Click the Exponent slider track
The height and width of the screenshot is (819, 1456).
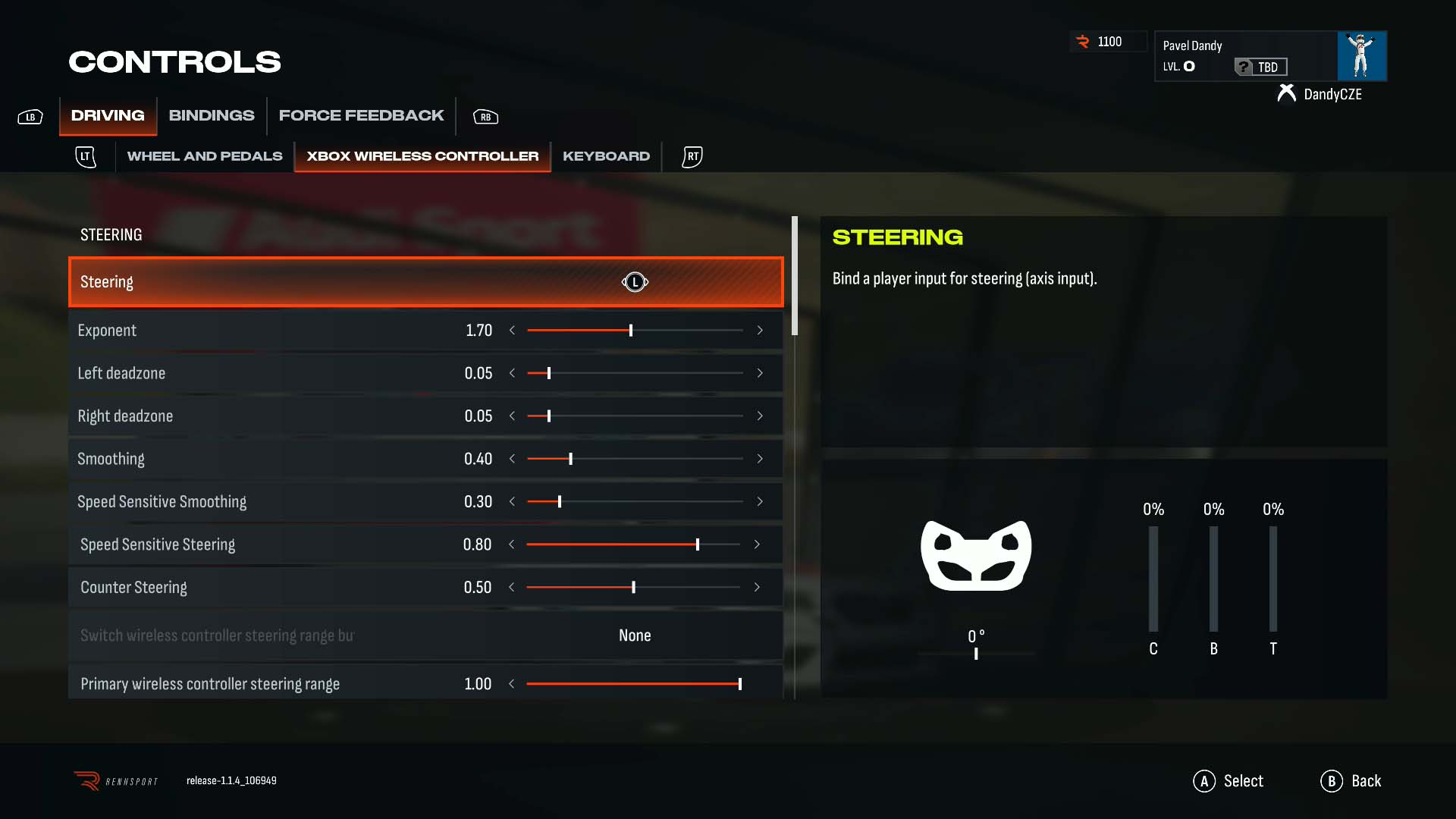coord(635,331)
